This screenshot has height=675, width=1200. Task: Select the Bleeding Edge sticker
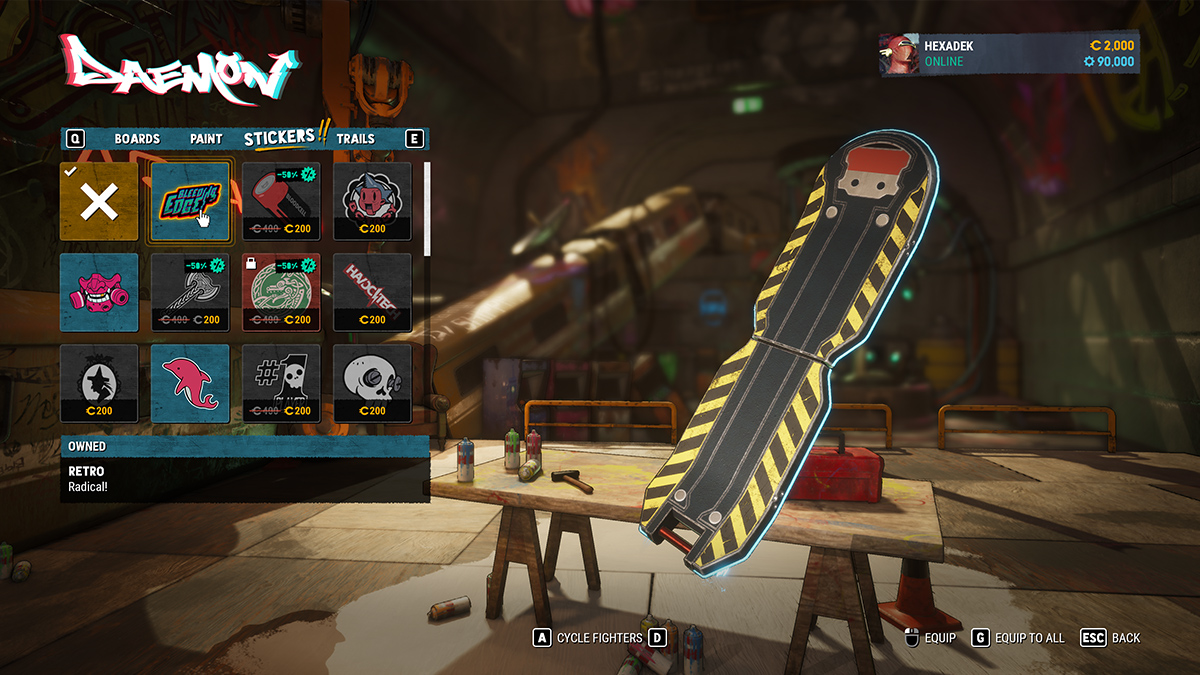(x=190, y=202)
